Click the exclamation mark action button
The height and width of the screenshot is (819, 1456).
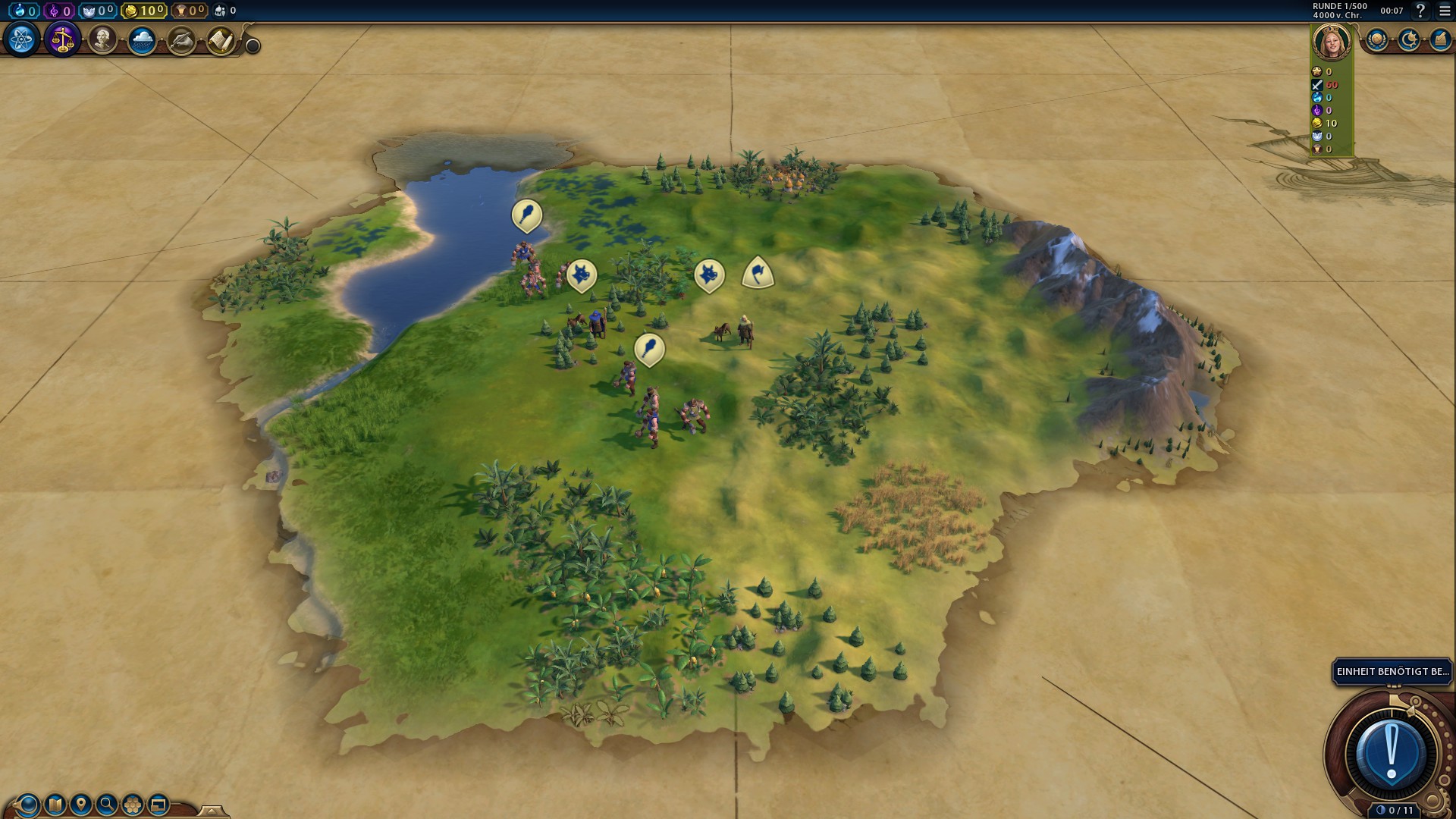(x=1392, y=754)
